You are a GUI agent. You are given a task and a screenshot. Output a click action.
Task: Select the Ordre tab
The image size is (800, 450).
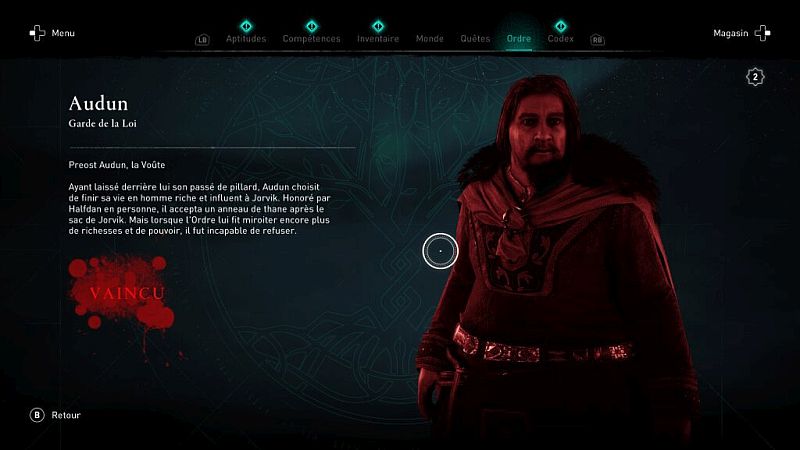point(519,39)
